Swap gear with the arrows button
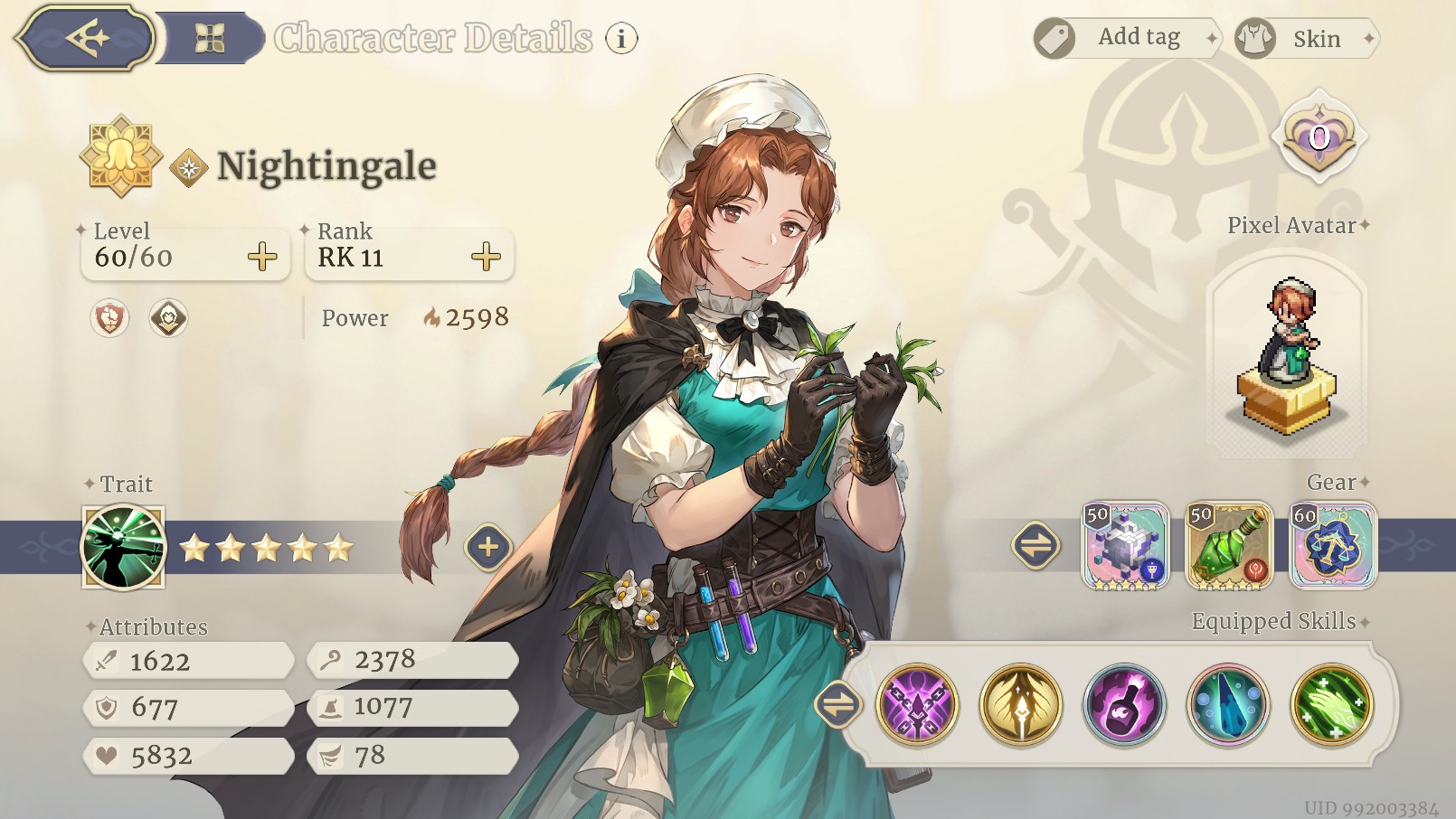Viewport: 1456px width, 819px height. point(1035,545)
